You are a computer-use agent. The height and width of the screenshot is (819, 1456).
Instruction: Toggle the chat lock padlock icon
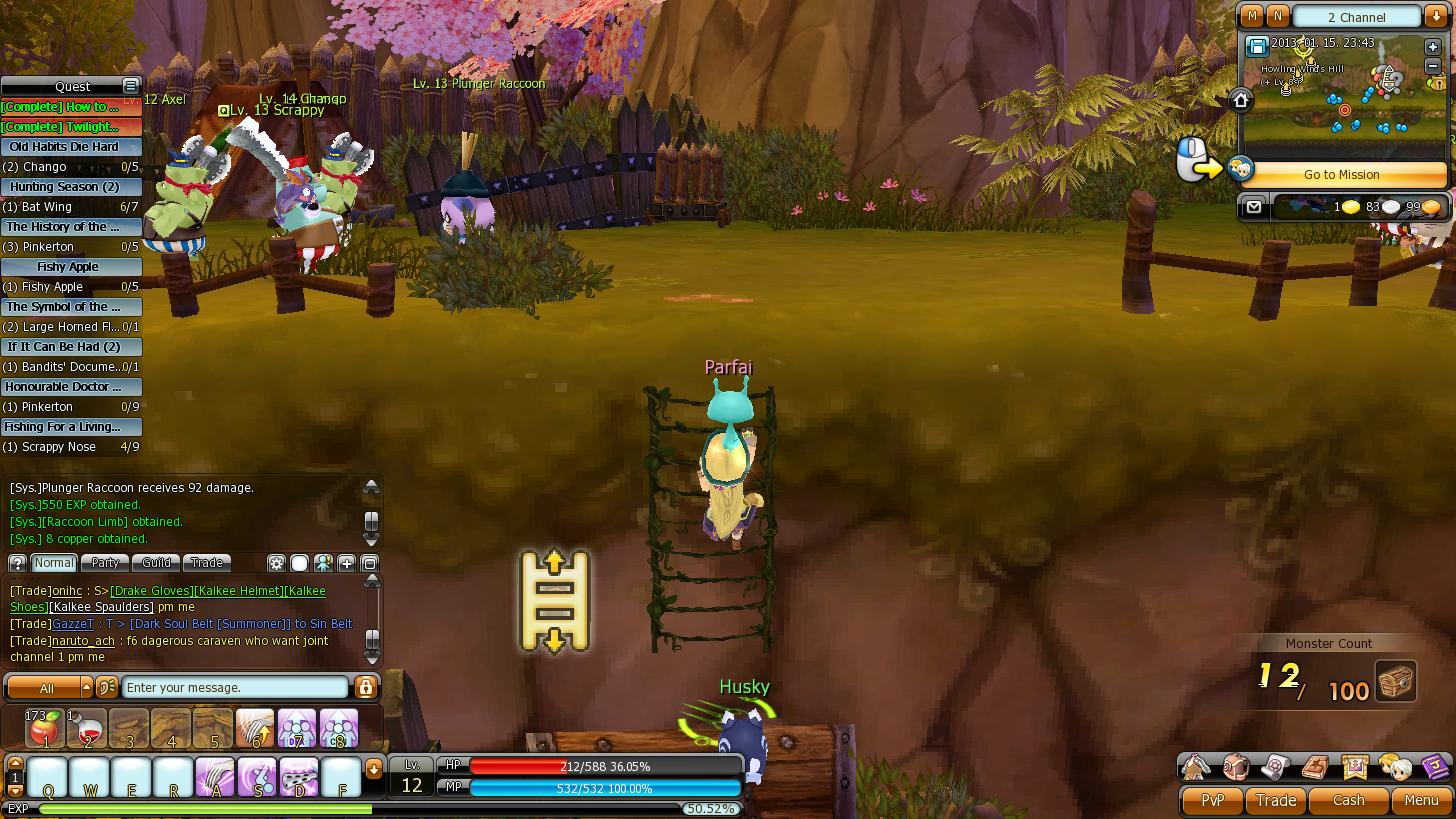tap(366, 687)
